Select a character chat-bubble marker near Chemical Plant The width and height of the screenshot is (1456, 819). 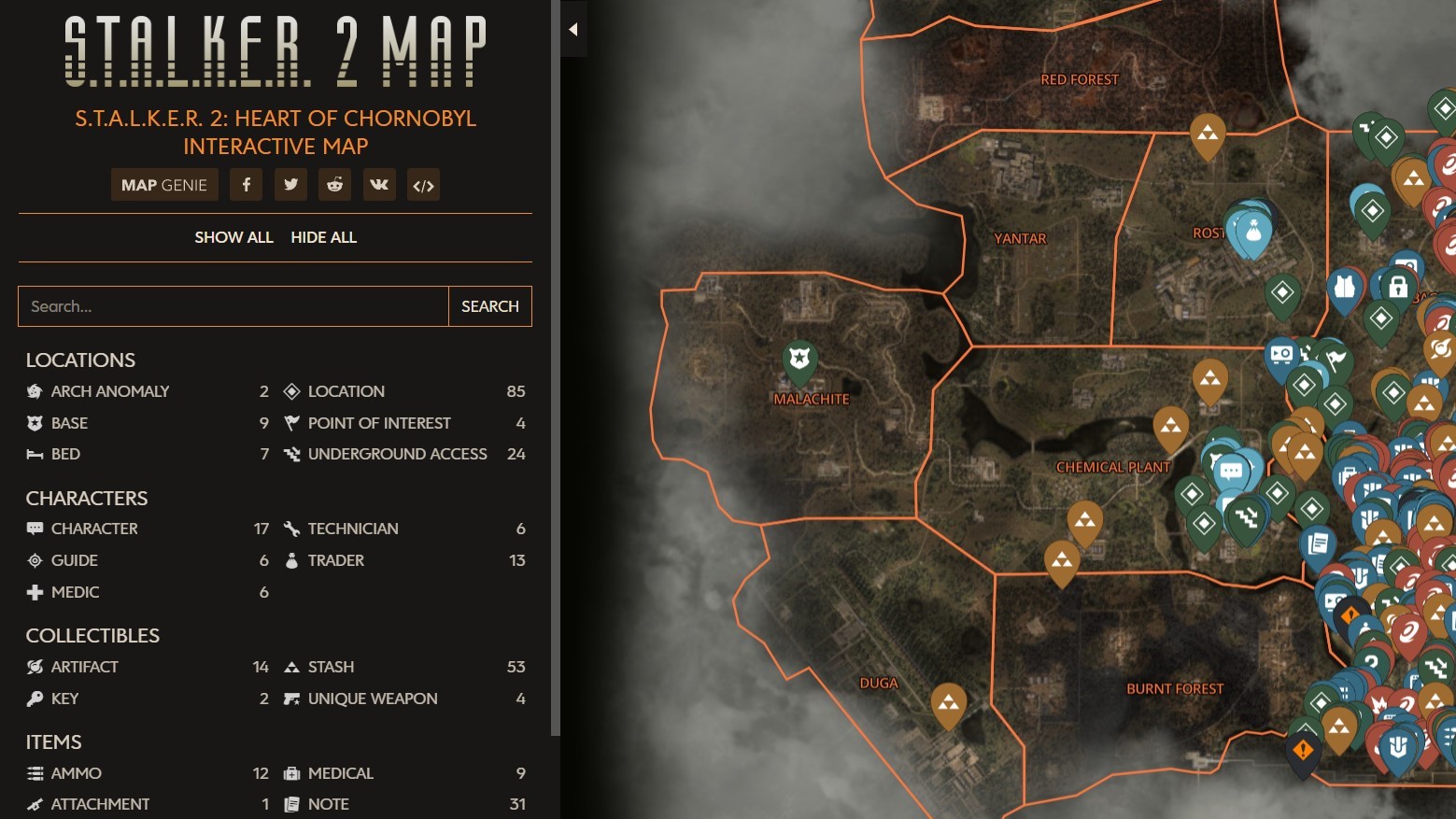pyautogui.click(x=1231, y=472)
